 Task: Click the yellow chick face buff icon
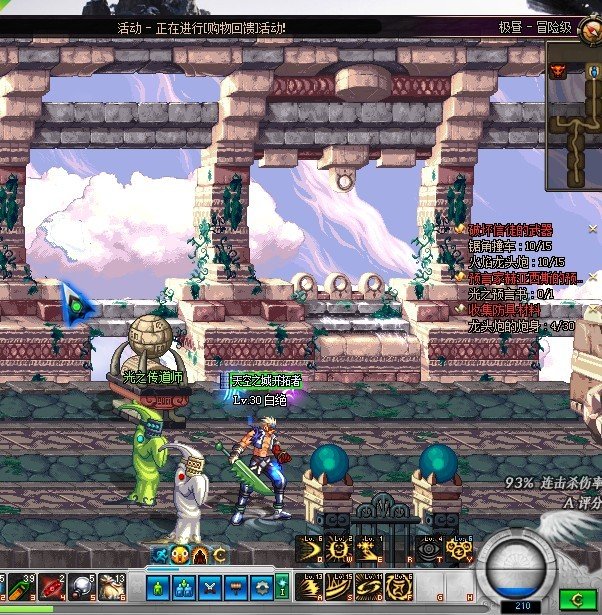pyautogui.click(x=180, y=555)
